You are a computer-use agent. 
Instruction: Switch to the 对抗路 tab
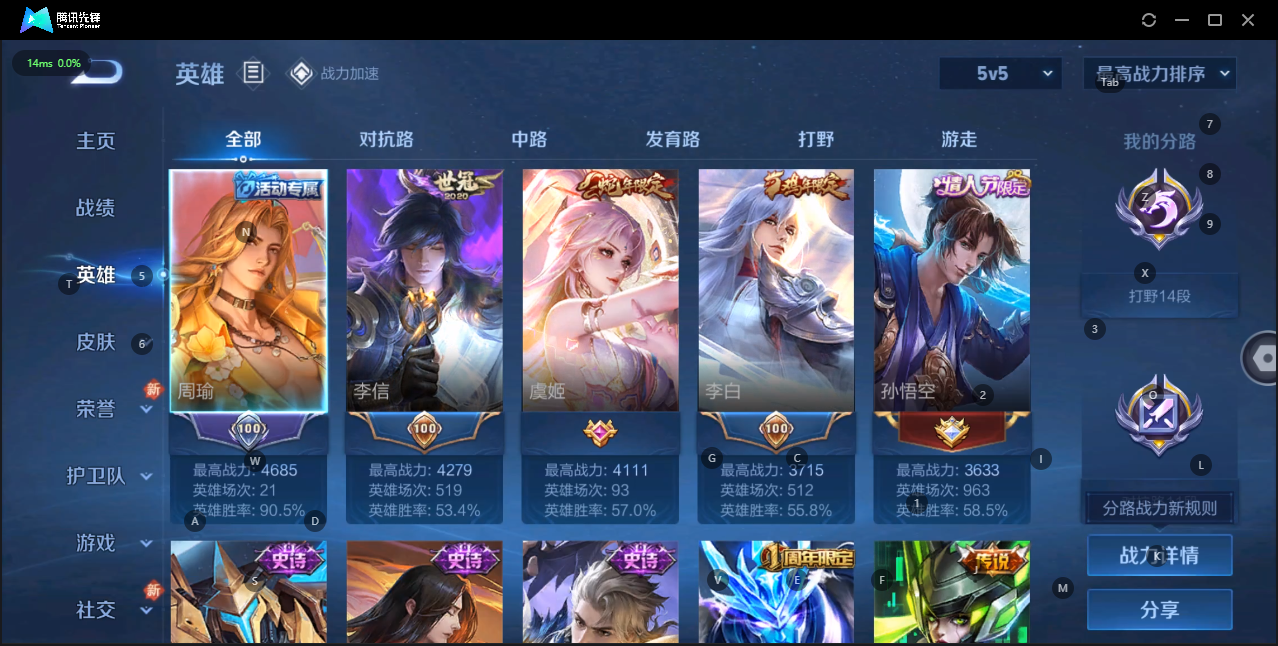tap(386, 139)
